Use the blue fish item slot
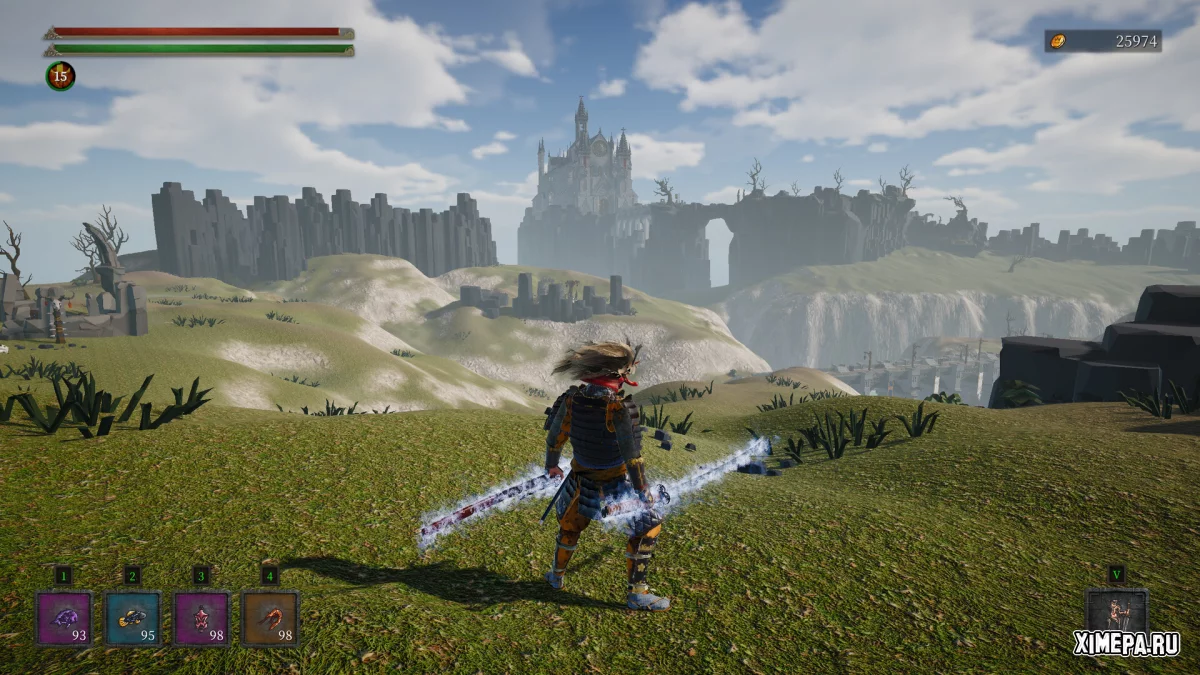Screen dimensions: 1200x675 [x=133, y=618]
